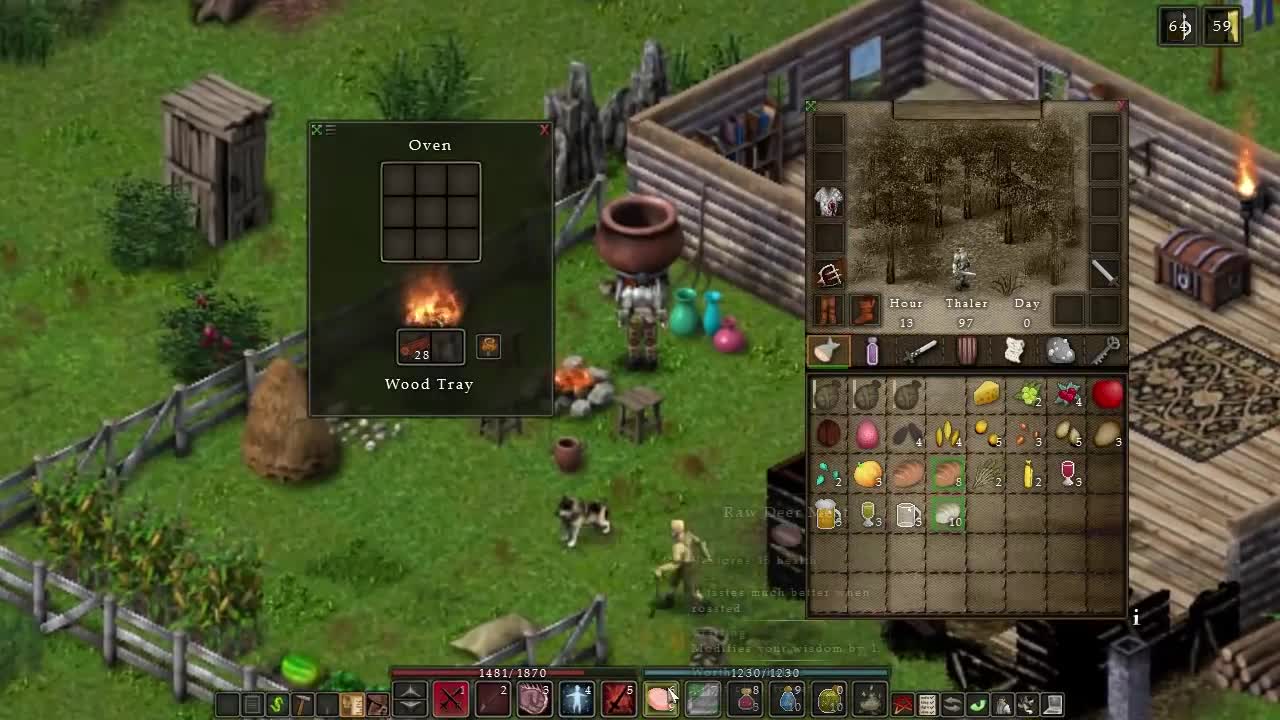Close the Oven window
Screen dimensions: 1280x720
pos(544,130)
